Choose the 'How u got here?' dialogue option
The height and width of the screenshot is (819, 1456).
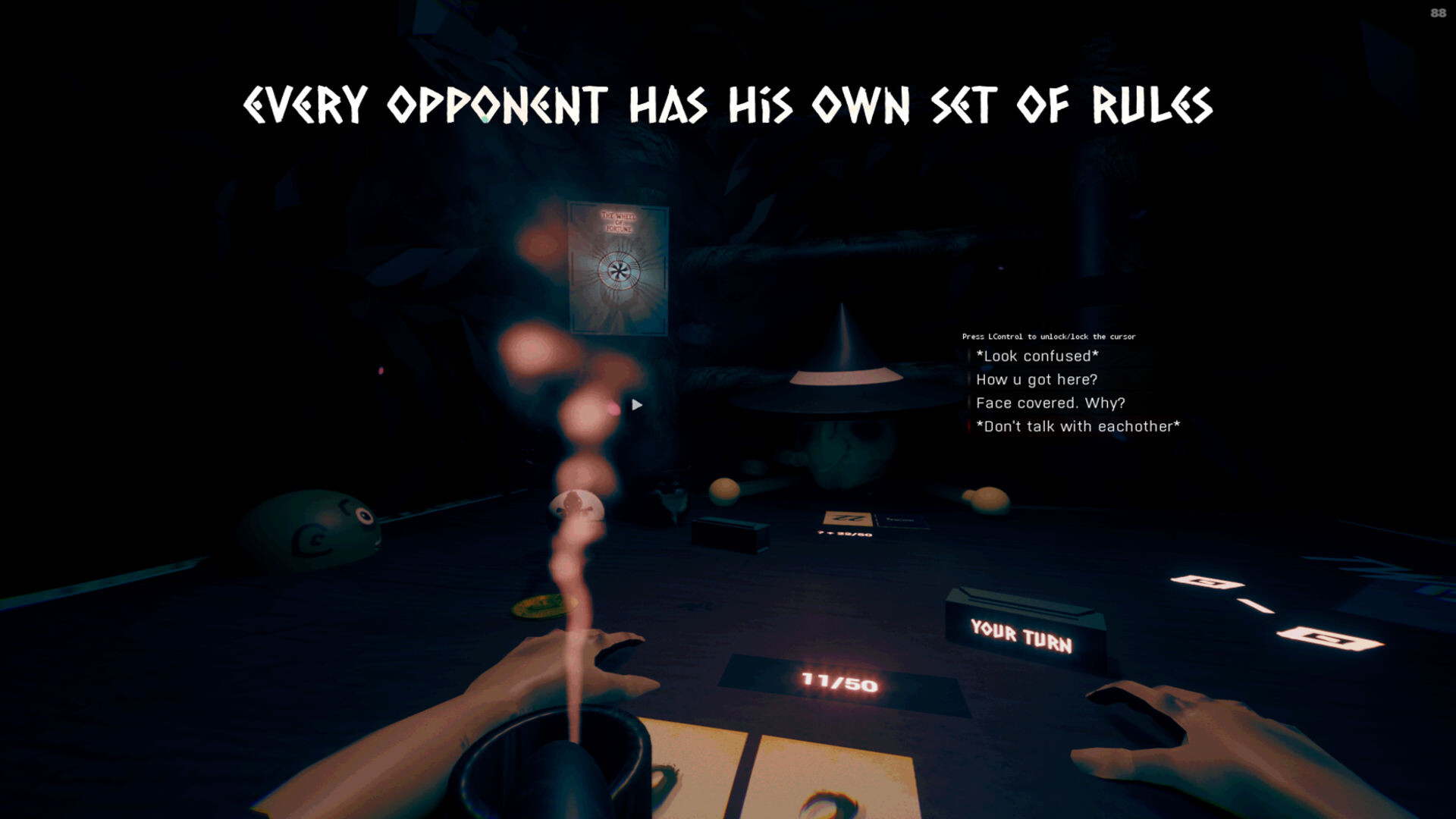pos(1037,379)
